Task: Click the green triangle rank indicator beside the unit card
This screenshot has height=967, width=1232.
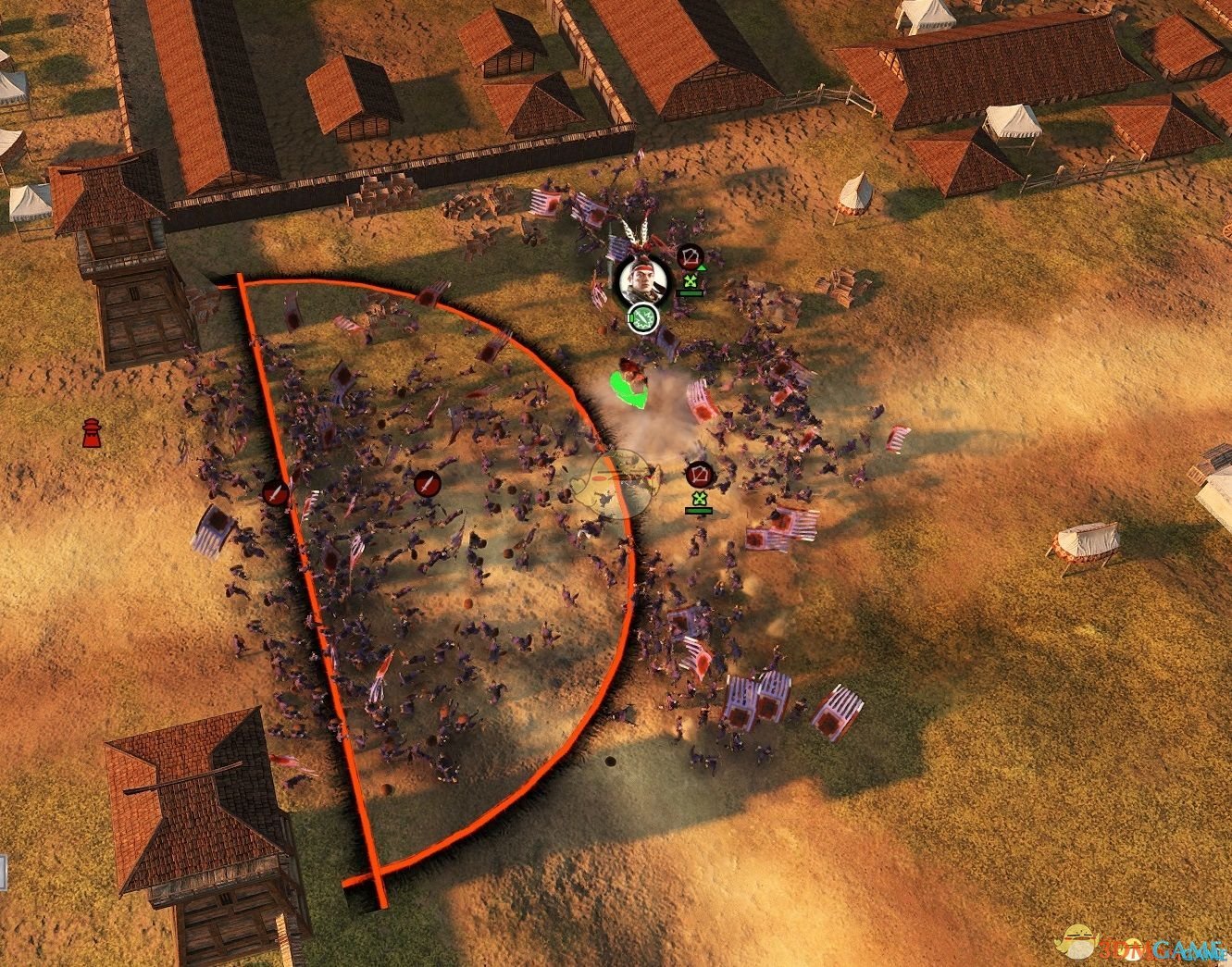Action: tap(703, 268)
